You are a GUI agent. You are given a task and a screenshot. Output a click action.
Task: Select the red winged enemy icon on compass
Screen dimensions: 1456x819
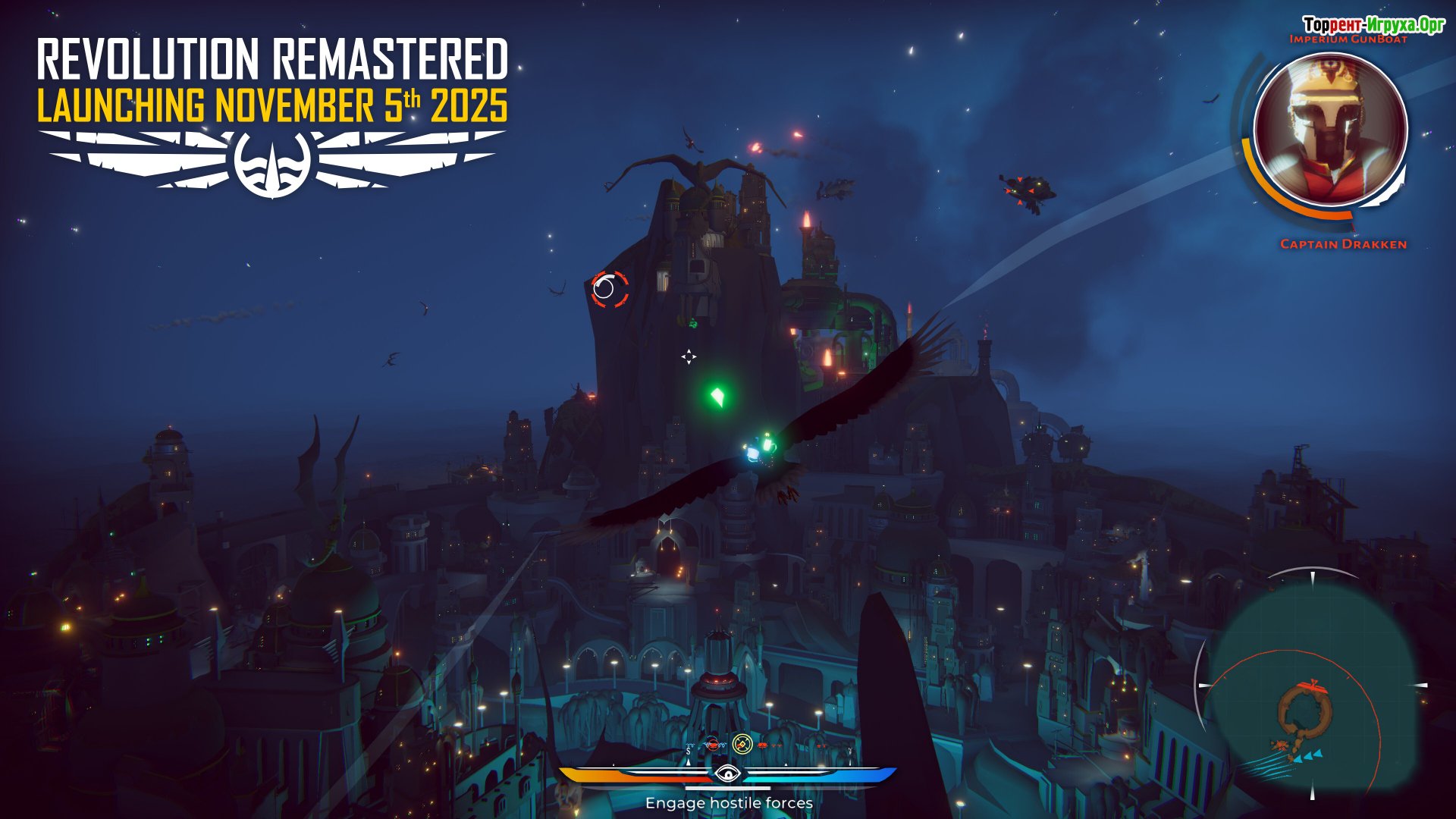tap(712, 745)
